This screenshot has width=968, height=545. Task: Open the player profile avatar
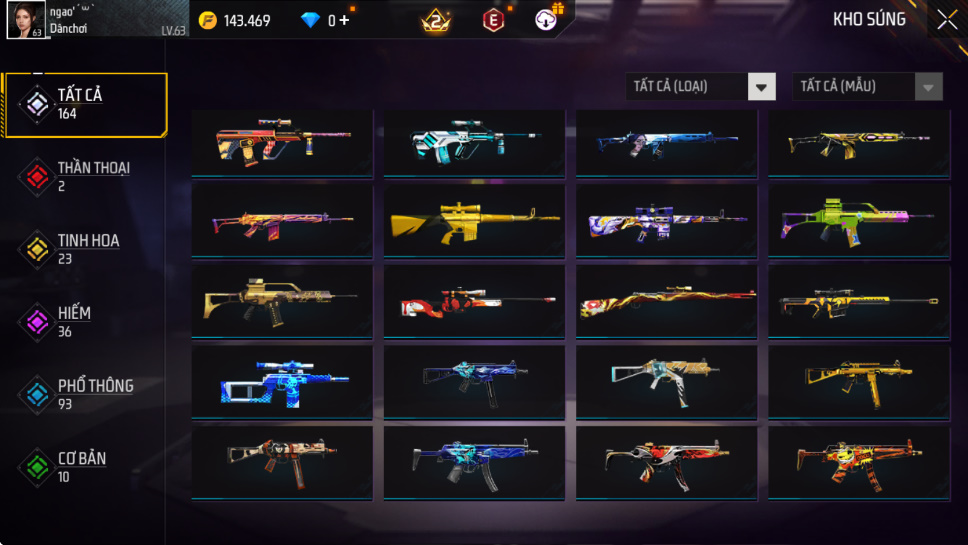(x=26, y=20)
